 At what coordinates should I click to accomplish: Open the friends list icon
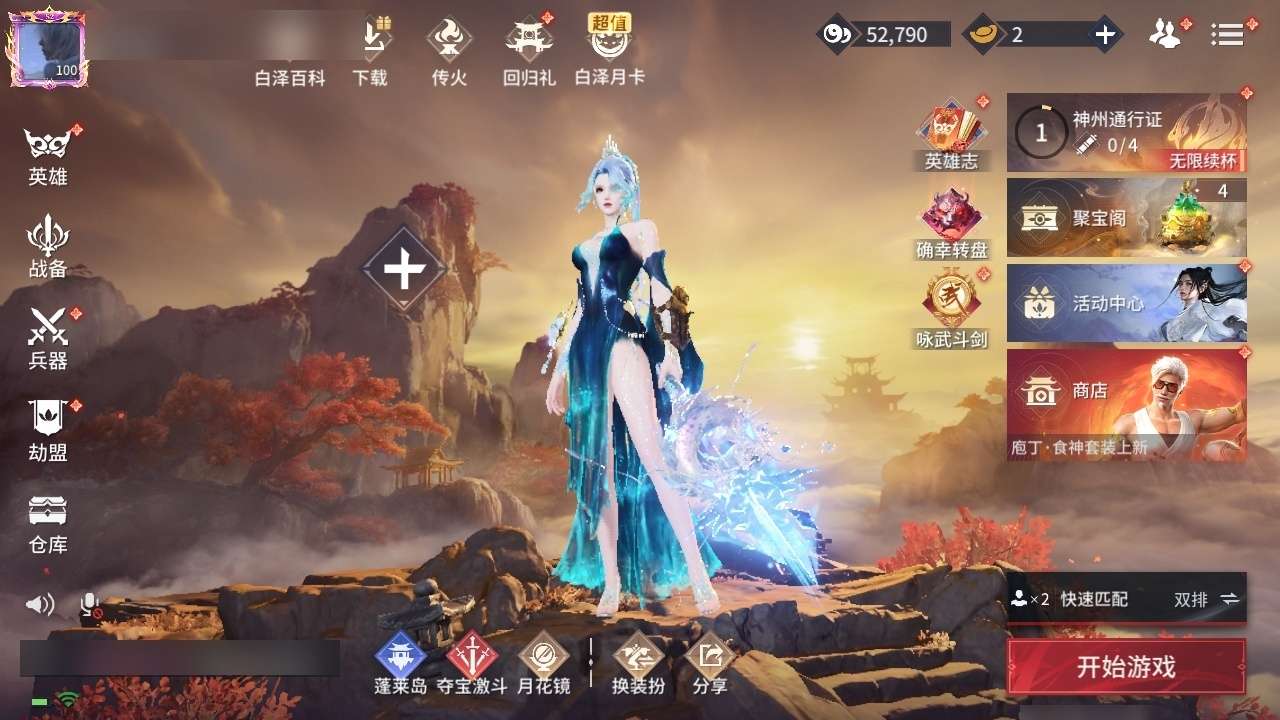coord(1165,35)
